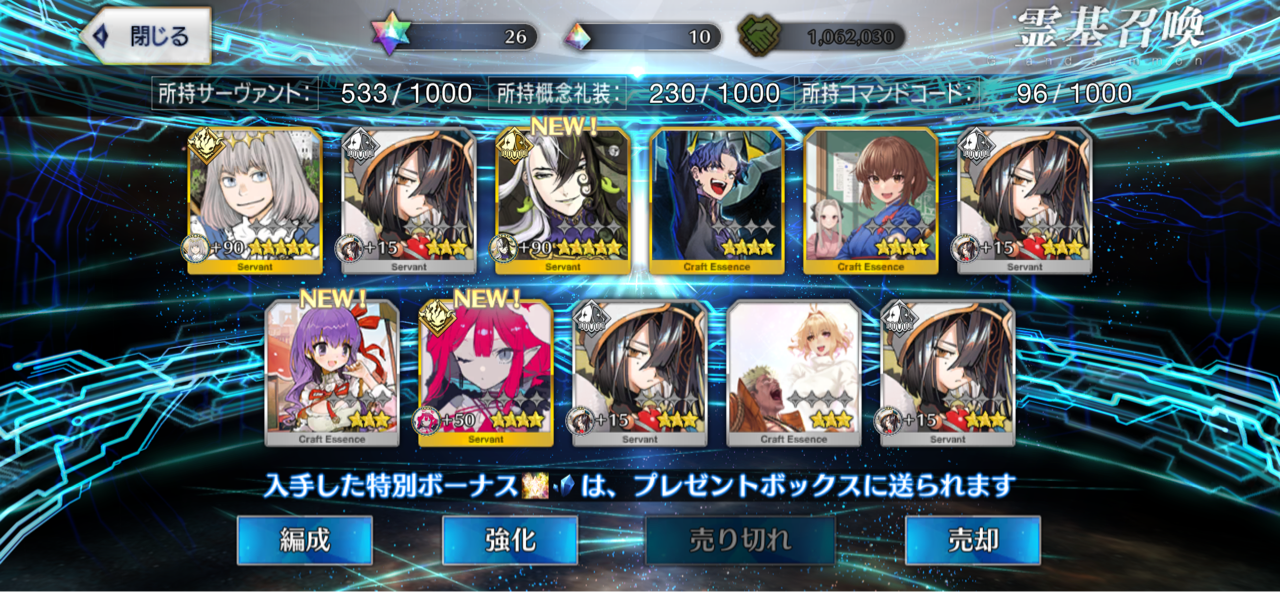The width and height of the screenshot is (1280, 592).
Task: Open the NEW pink-haired servant card
Action: 486,372
